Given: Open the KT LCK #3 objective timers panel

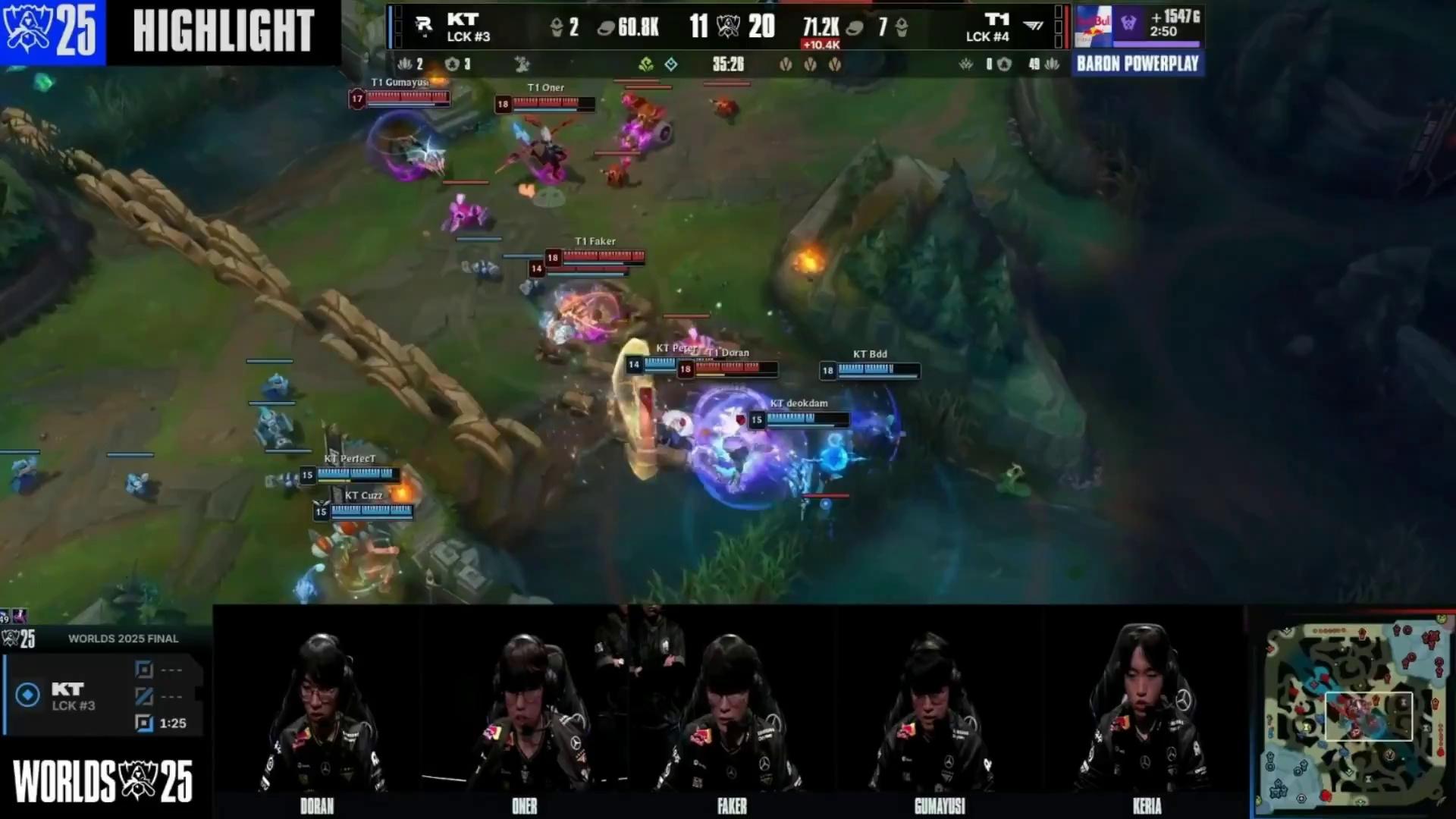Looking at the screenshot, I should [103, 696].
